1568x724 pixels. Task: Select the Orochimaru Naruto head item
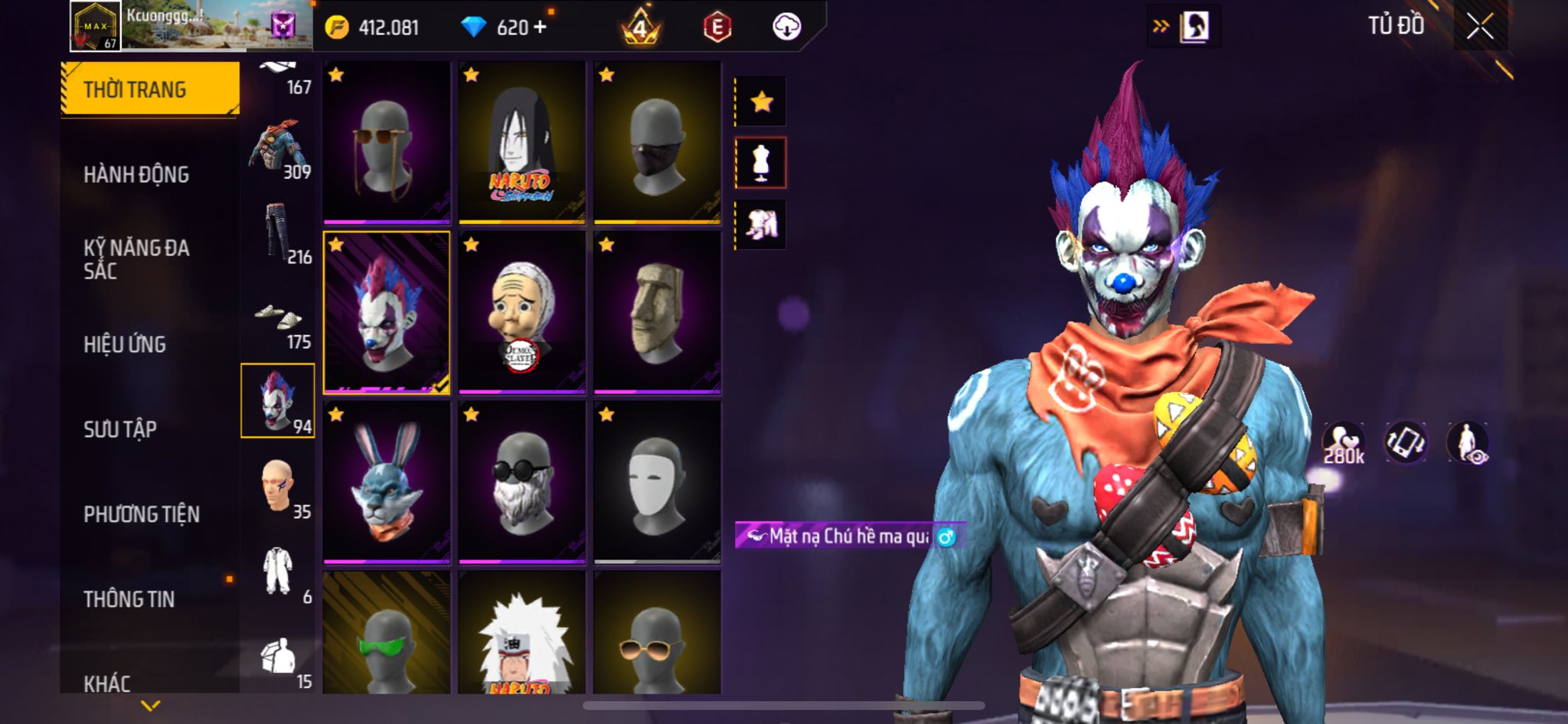(x=521, y=142)
